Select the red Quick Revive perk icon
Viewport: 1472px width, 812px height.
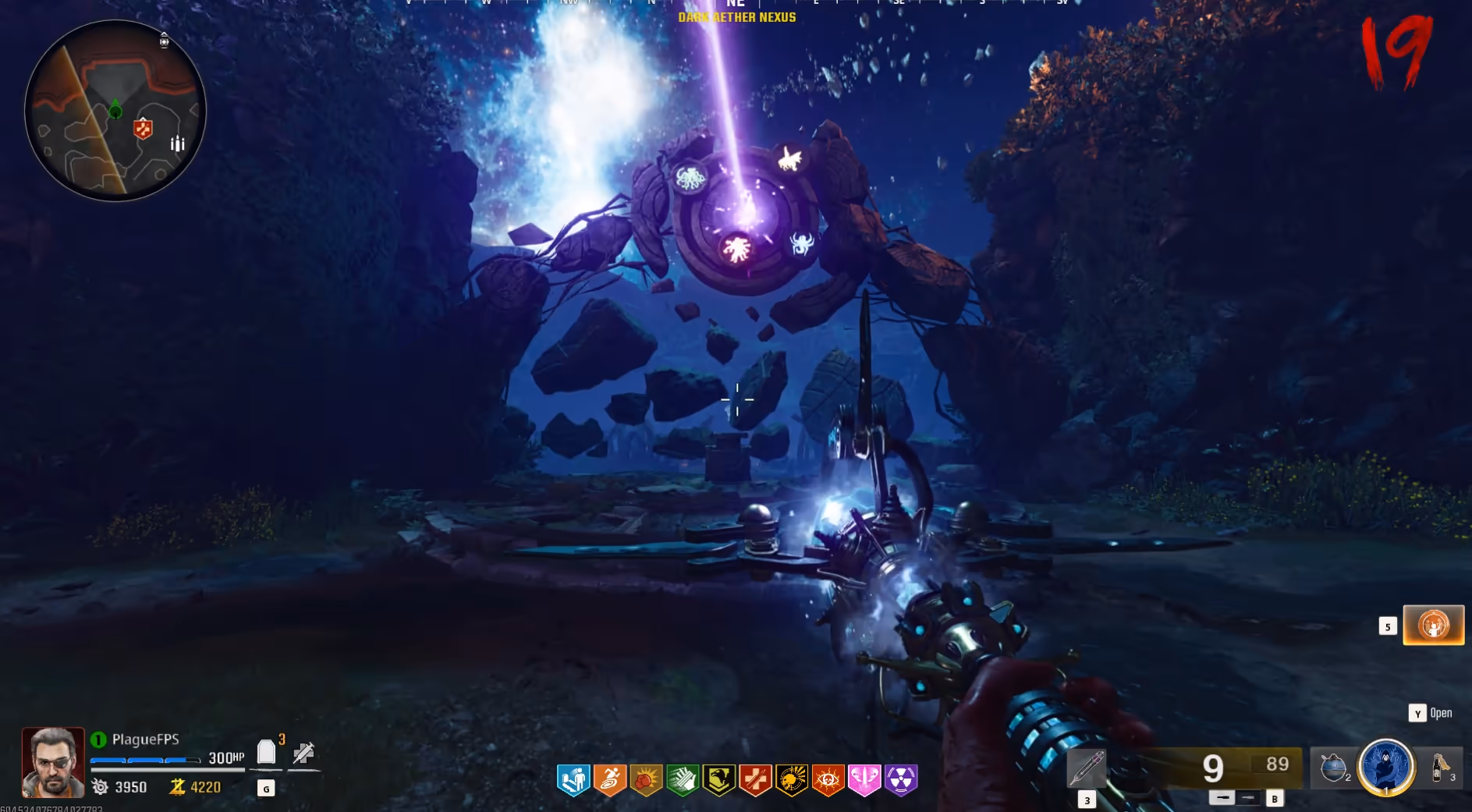click(x=755, y=779)
